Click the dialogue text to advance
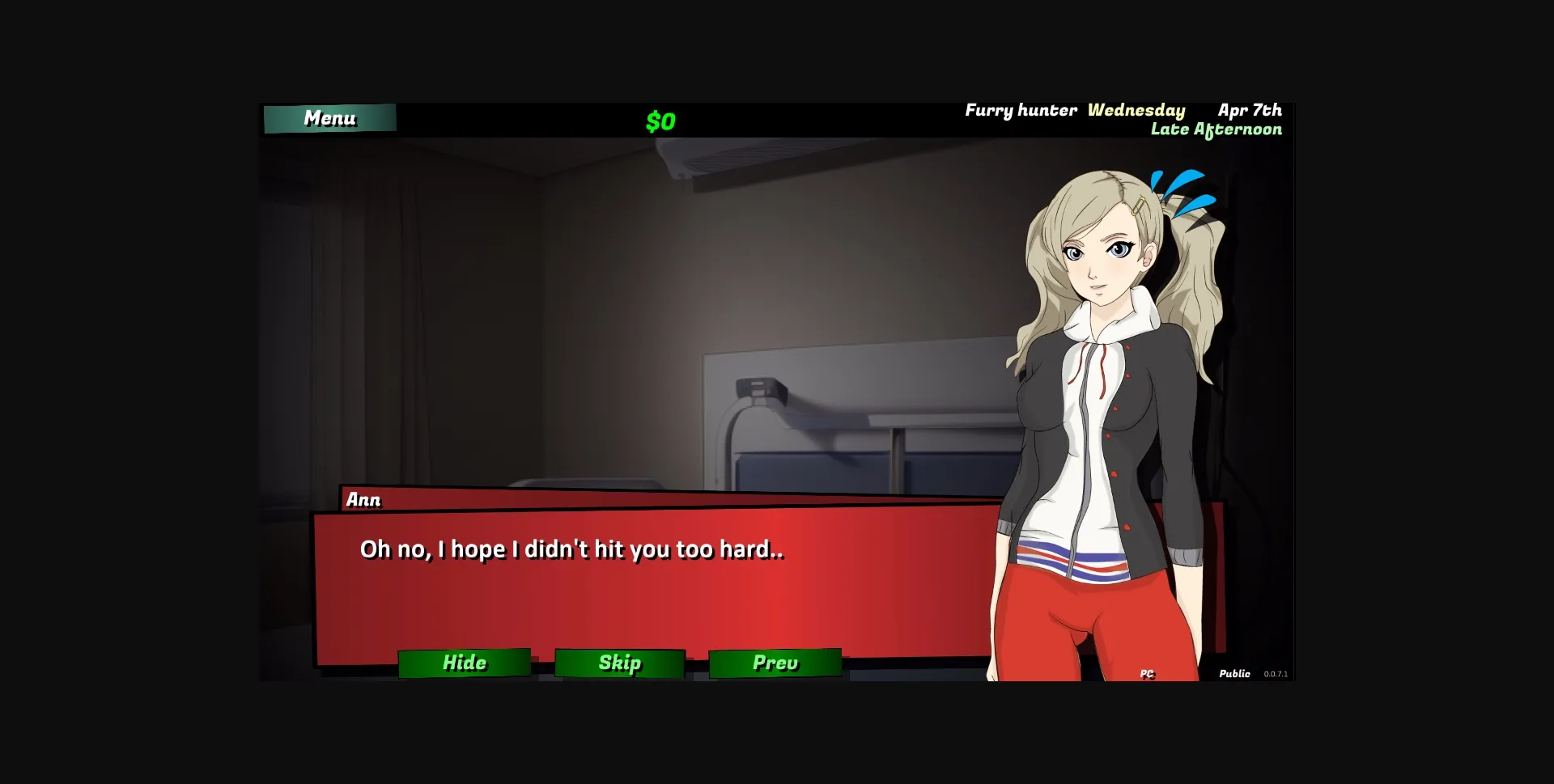The width and height of the screenshot is (1554, 784). coord(572,549)
